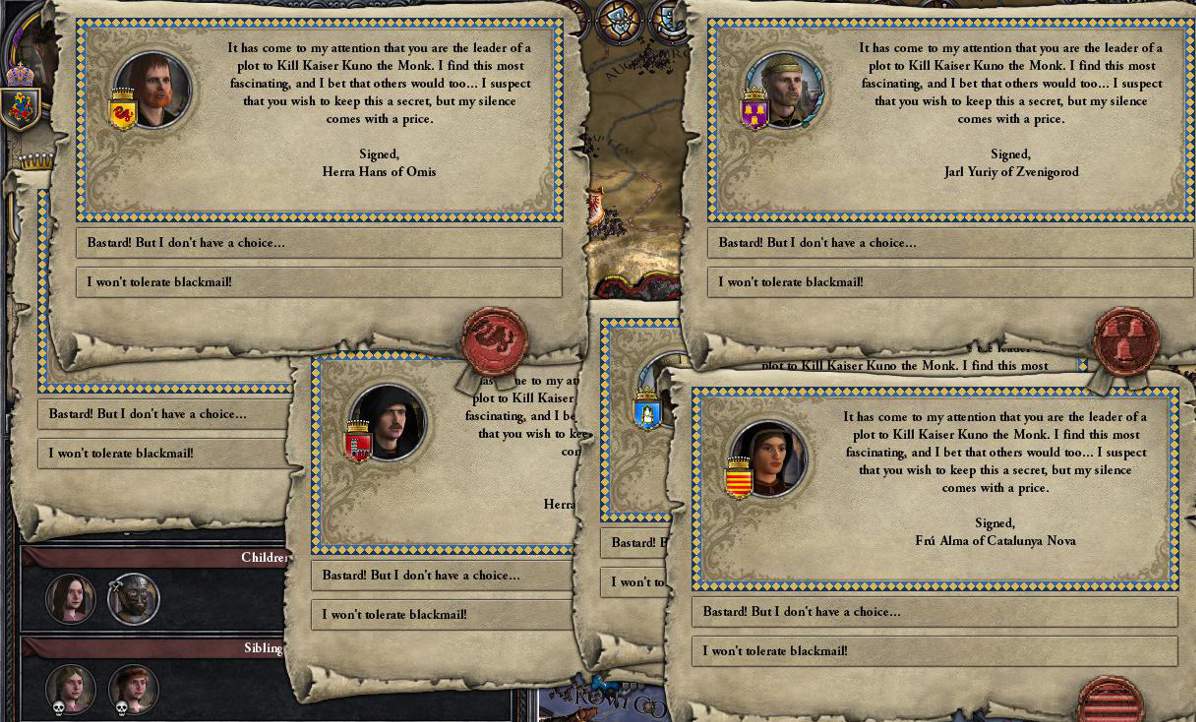
Task: Refuse blackmail from Herra Hans of Omis
Action: (318, 282)
